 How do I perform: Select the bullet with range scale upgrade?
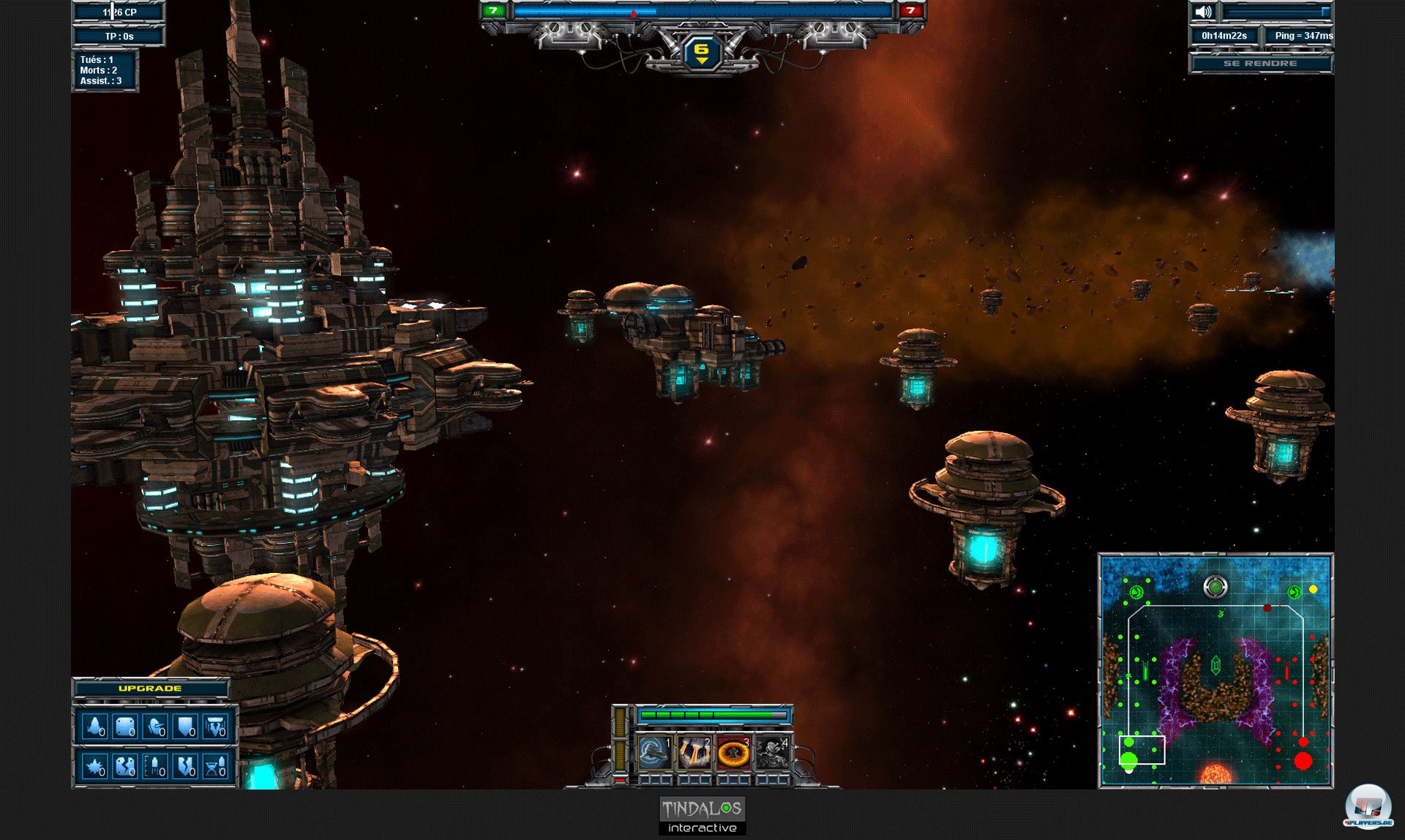click(x=155, y=766)
